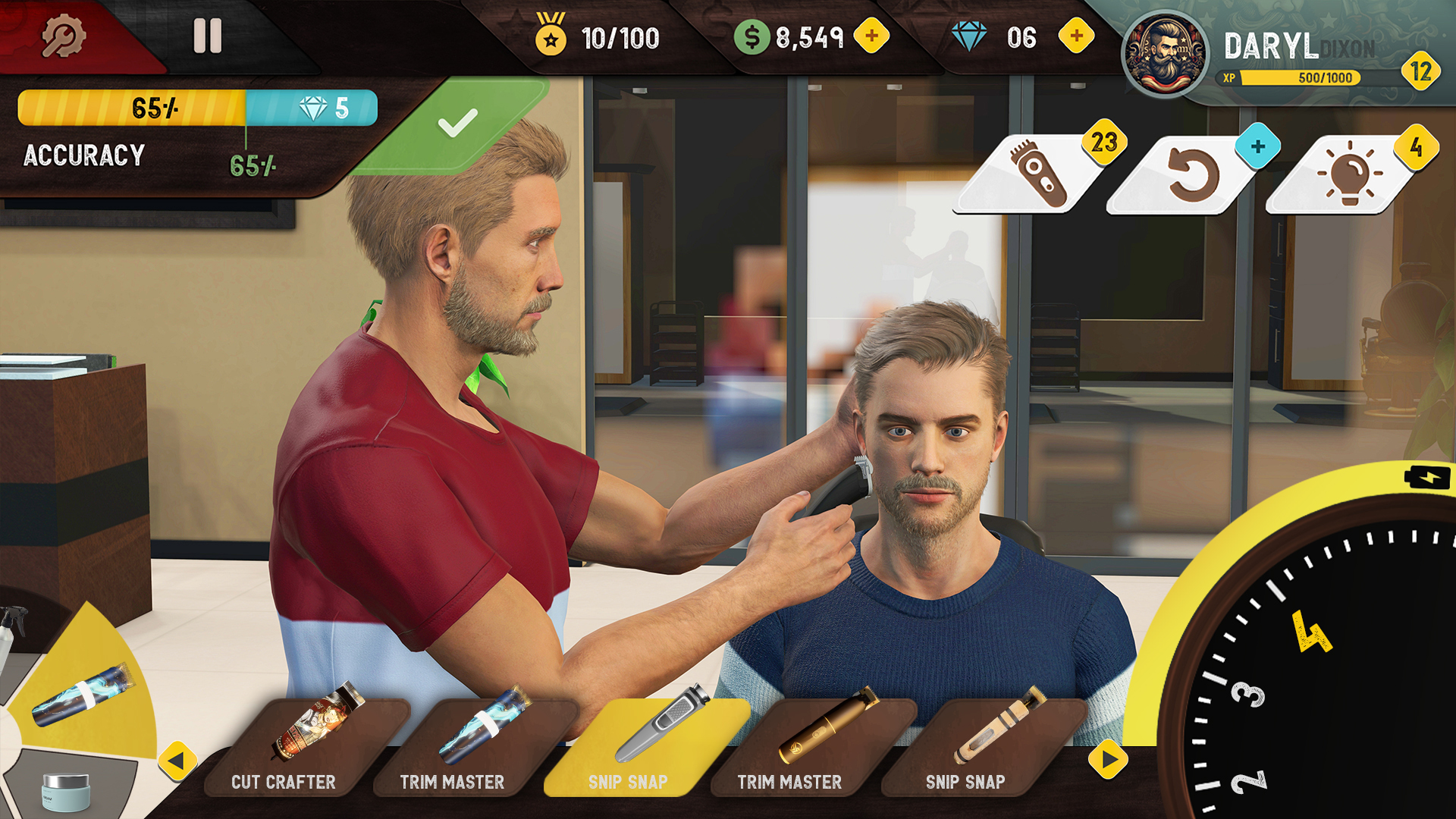Open the settings wrench menu
The height and width of the screenshot is (819, 1456).
[64, 34]
